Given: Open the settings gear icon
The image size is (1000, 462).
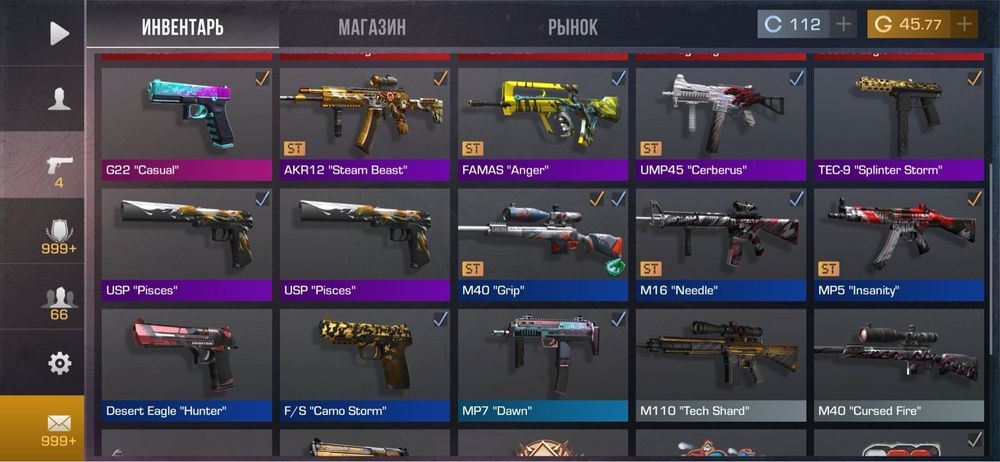Looking at the screenshot, I should [59, 362].
